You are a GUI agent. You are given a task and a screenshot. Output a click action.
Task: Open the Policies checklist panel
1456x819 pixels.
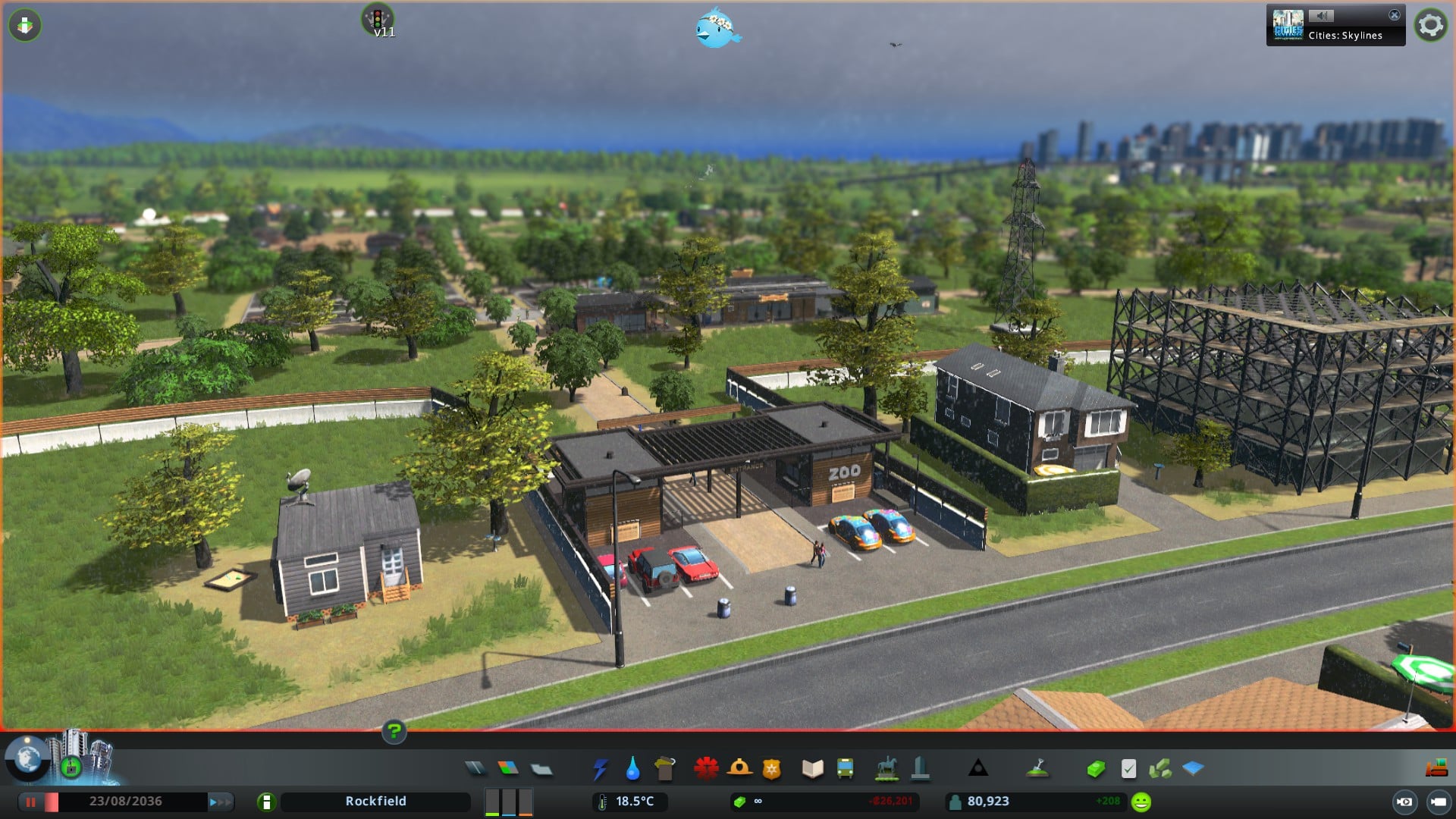[x=1128, y=769]
